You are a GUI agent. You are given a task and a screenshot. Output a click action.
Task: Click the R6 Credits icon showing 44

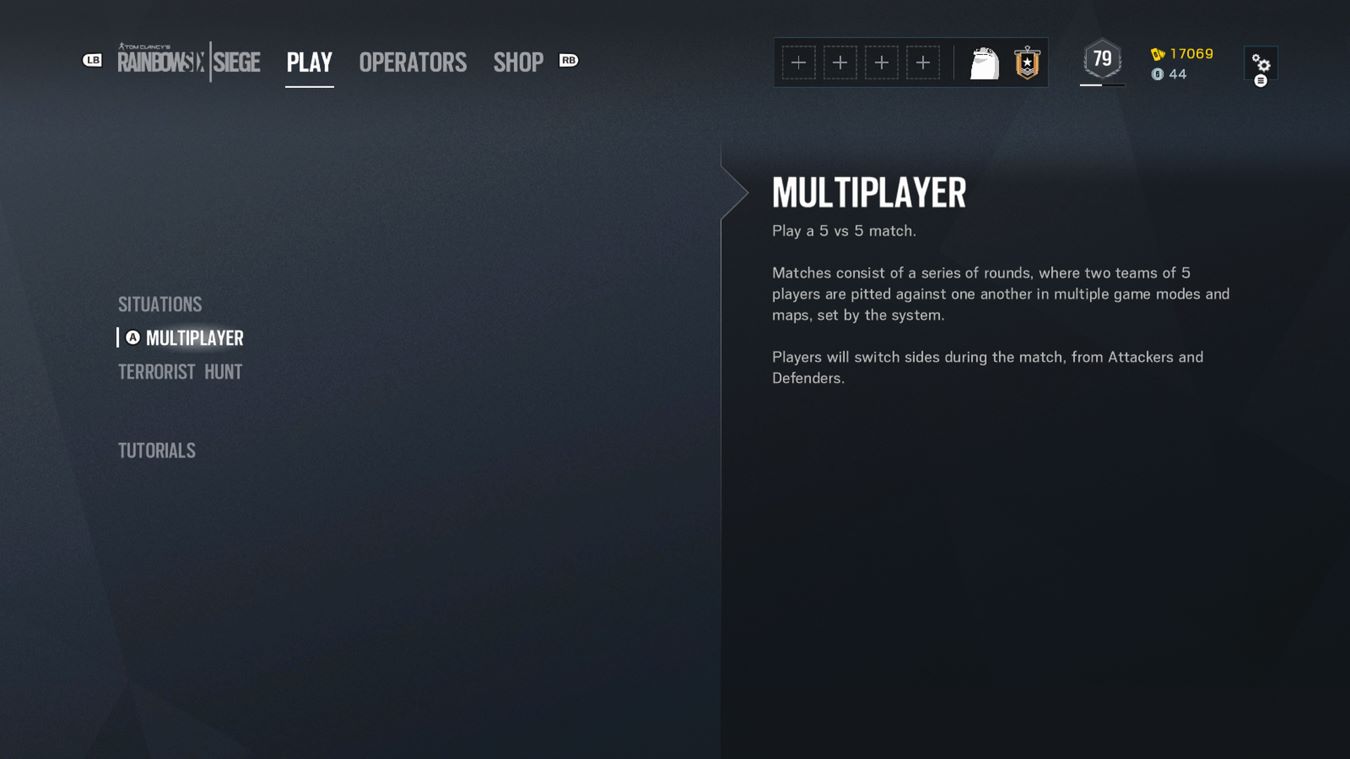(x=1158, y=72)
